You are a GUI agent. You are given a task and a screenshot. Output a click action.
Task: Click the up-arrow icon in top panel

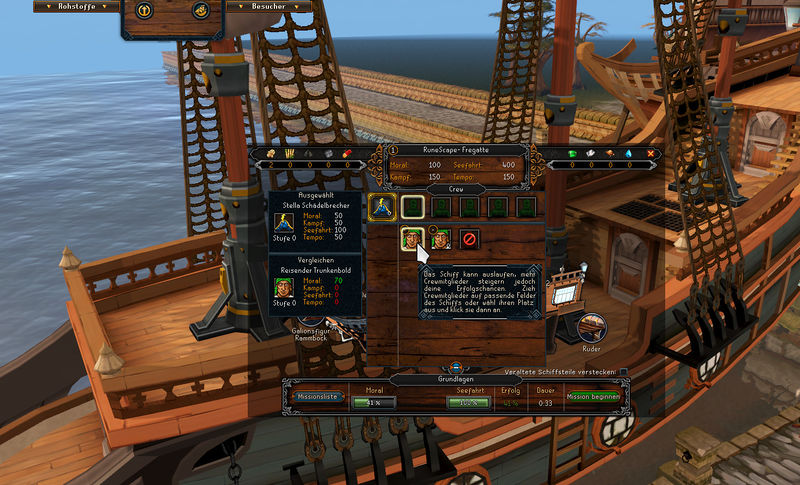(x=145, y=11)
